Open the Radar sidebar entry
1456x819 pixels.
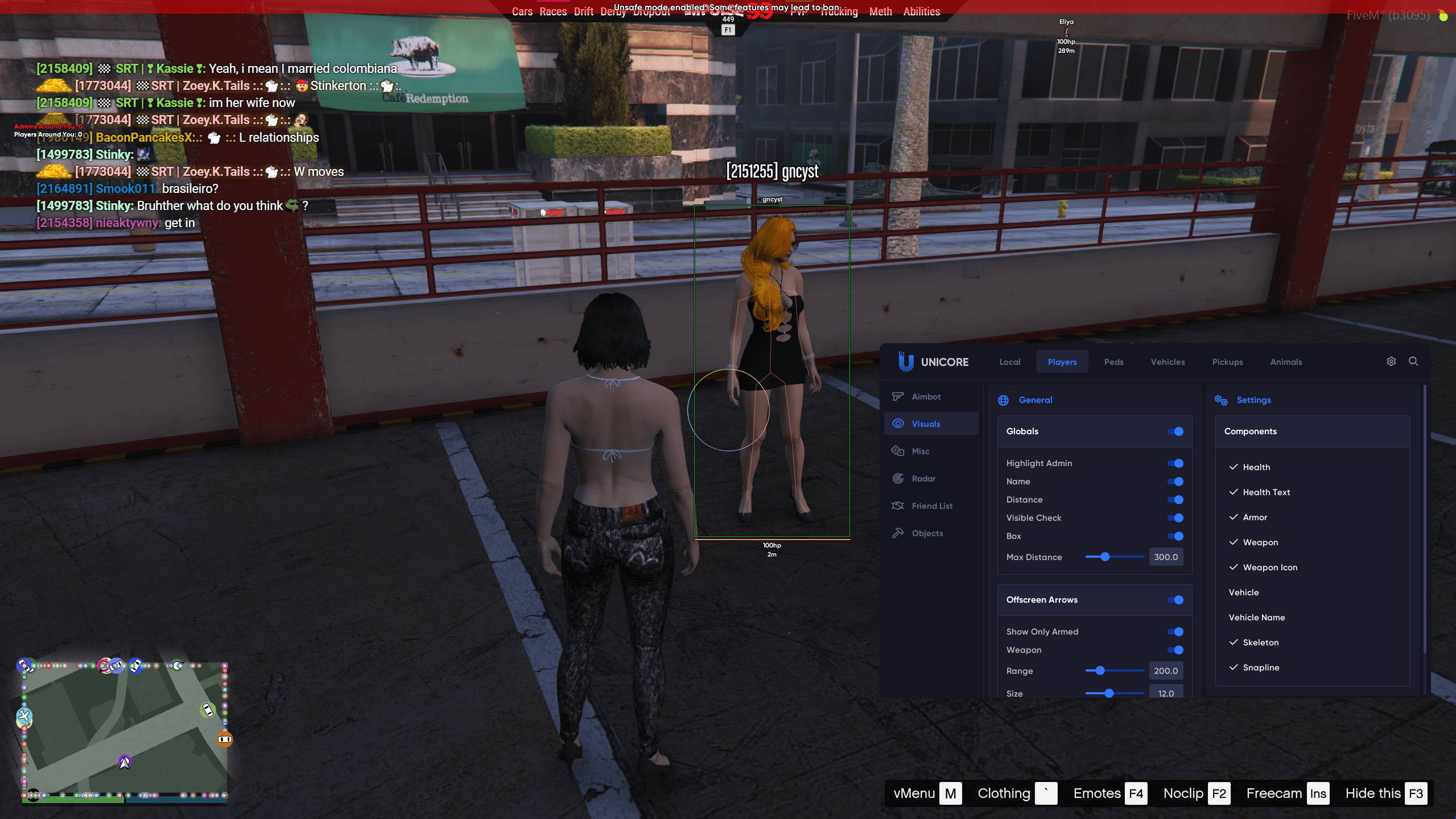click(923, 479)
